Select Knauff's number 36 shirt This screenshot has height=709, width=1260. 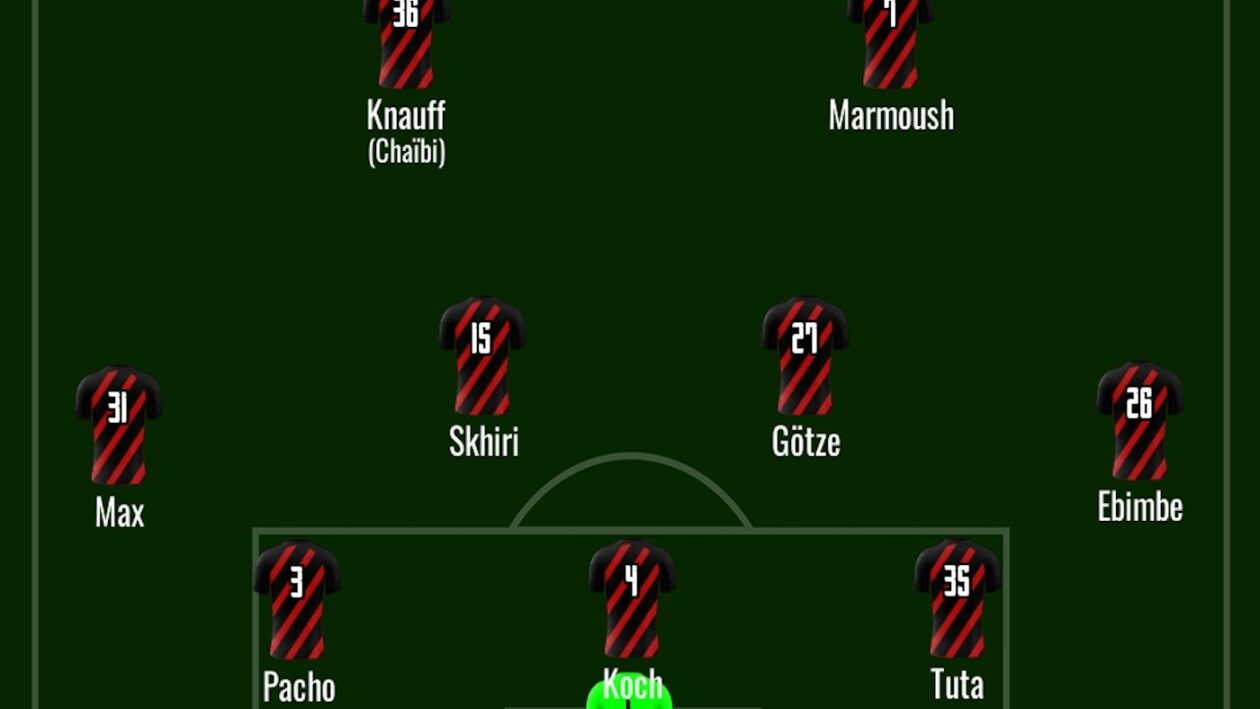click(405, 43)
